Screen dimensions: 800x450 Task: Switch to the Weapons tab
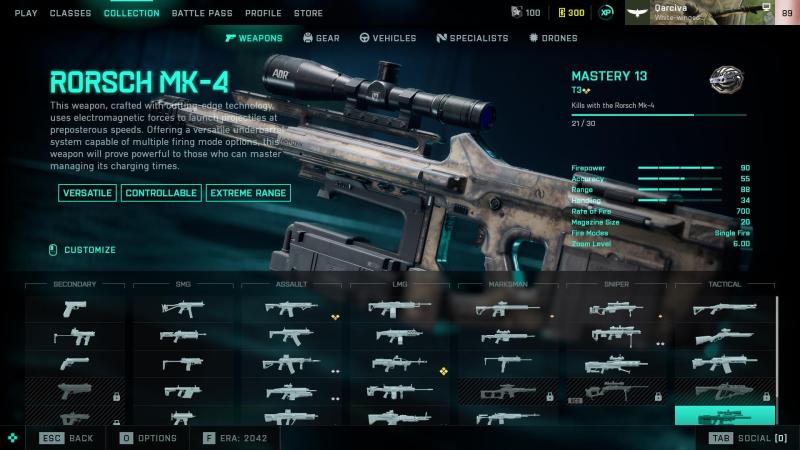(x=254, y=38)
